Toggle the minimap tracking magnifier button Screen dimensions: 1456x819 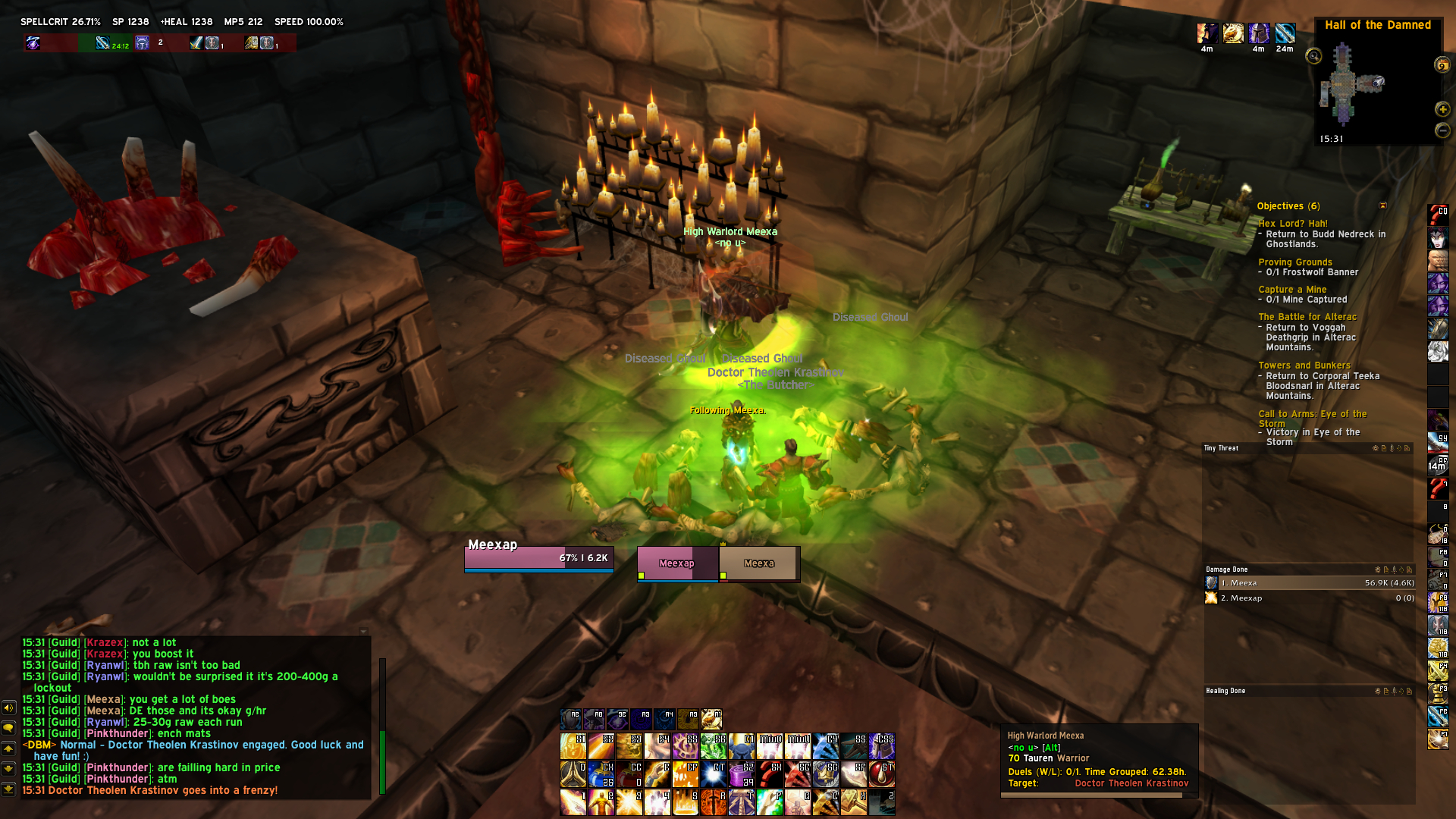tap(1313, 56)
